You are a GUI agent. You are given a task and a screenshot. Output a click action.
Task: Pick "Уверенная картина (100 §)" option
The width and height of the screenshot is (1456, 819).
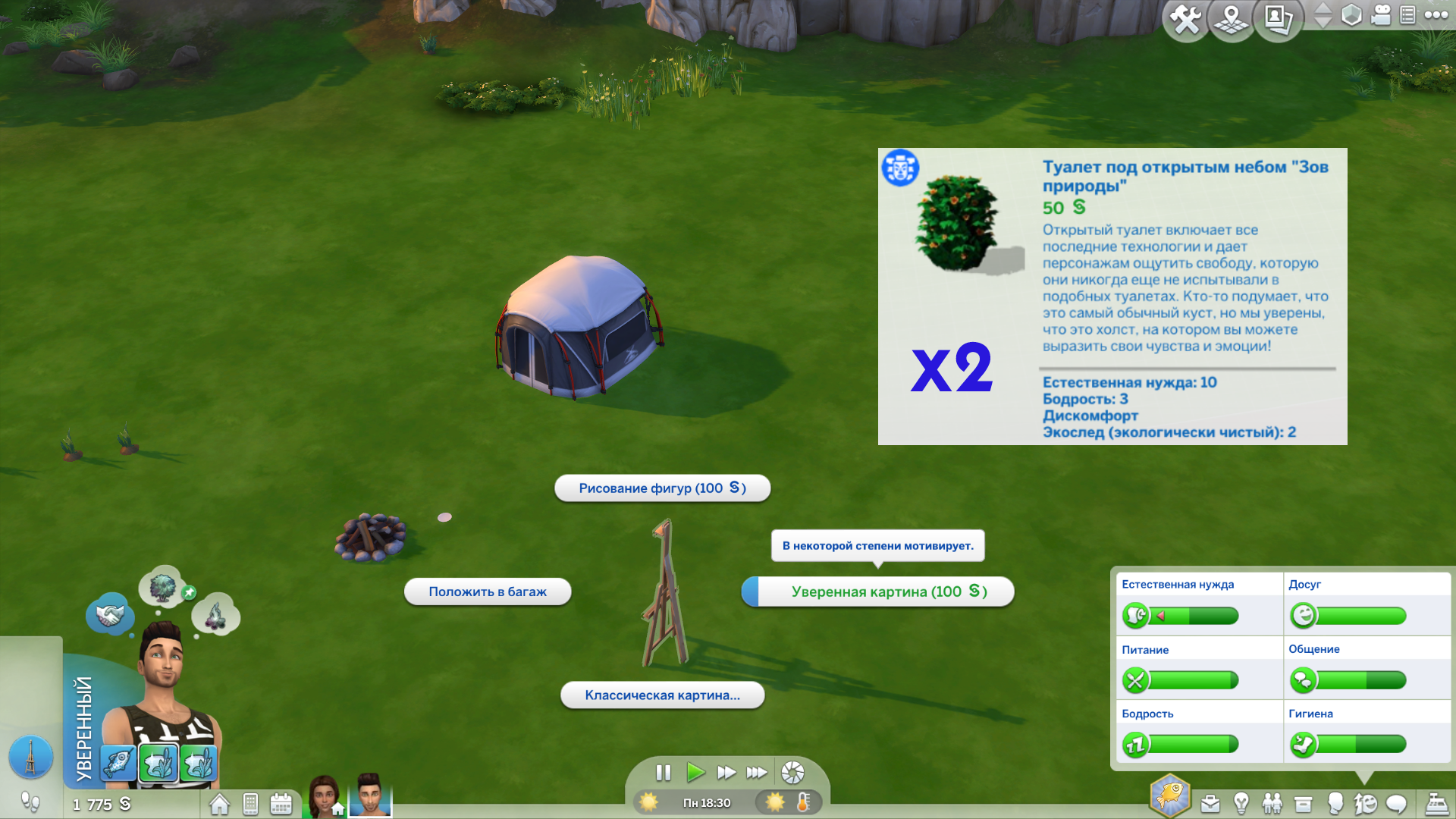[x=888, y=591]
